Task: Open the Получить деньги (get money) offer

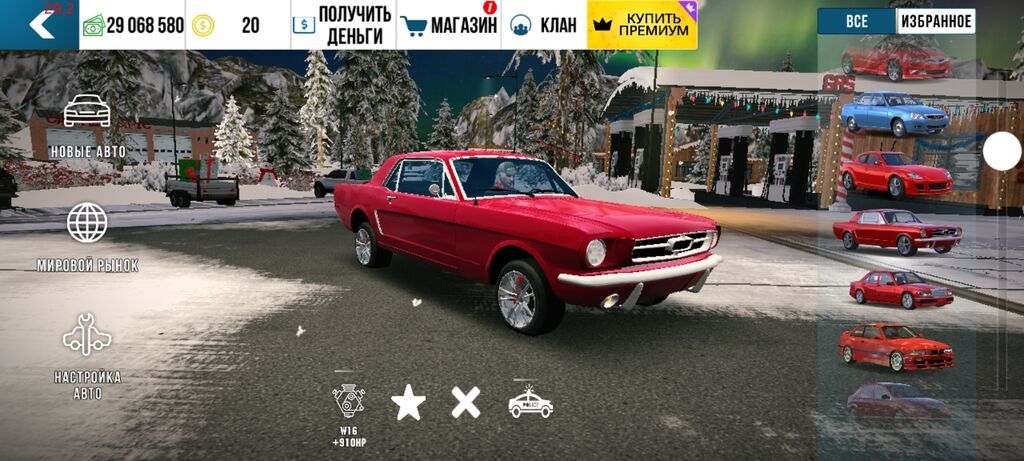Action: click(x=342, y=25)
